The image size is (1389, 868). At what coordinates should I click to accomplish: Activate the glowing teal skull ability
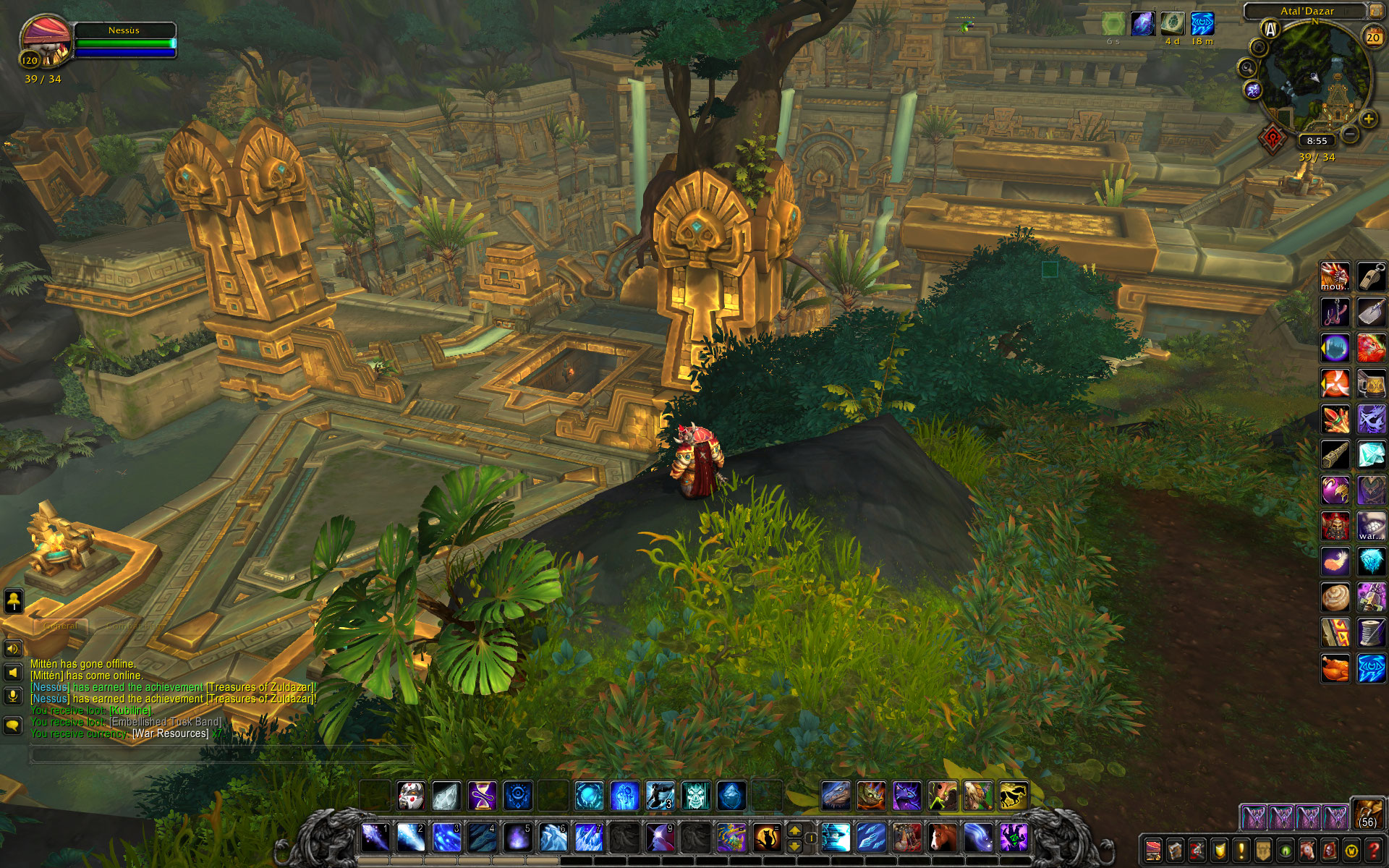695,796
